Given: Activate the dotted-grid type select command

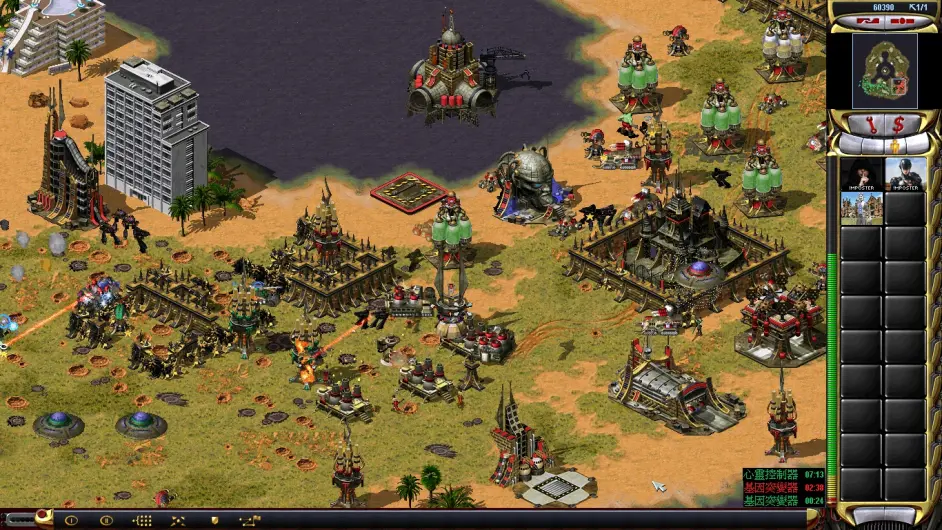Looking at the screenshot, I should click(x=142, y=520).
